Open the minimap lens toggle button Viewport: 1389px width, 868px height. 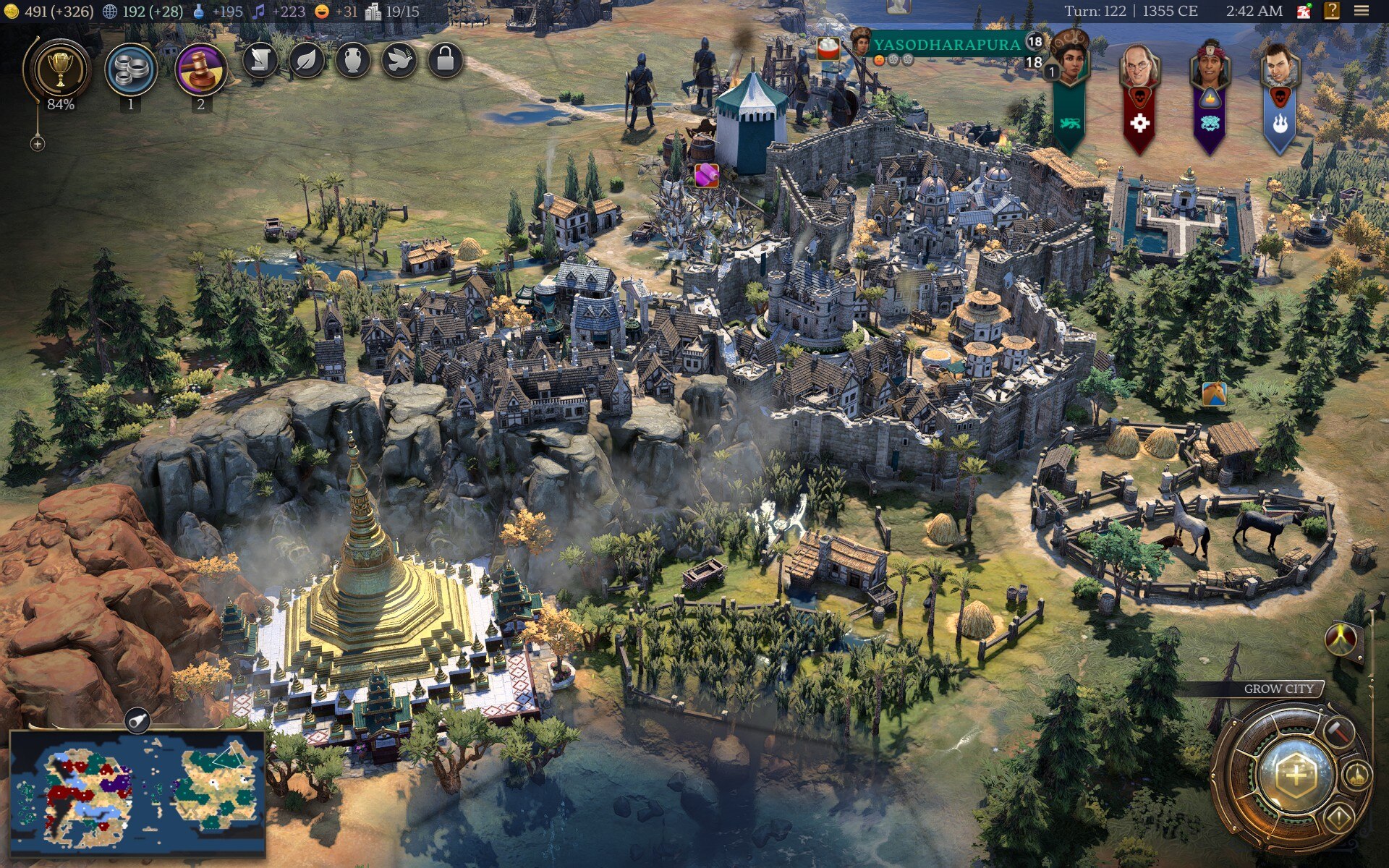(x=137, y=720)
